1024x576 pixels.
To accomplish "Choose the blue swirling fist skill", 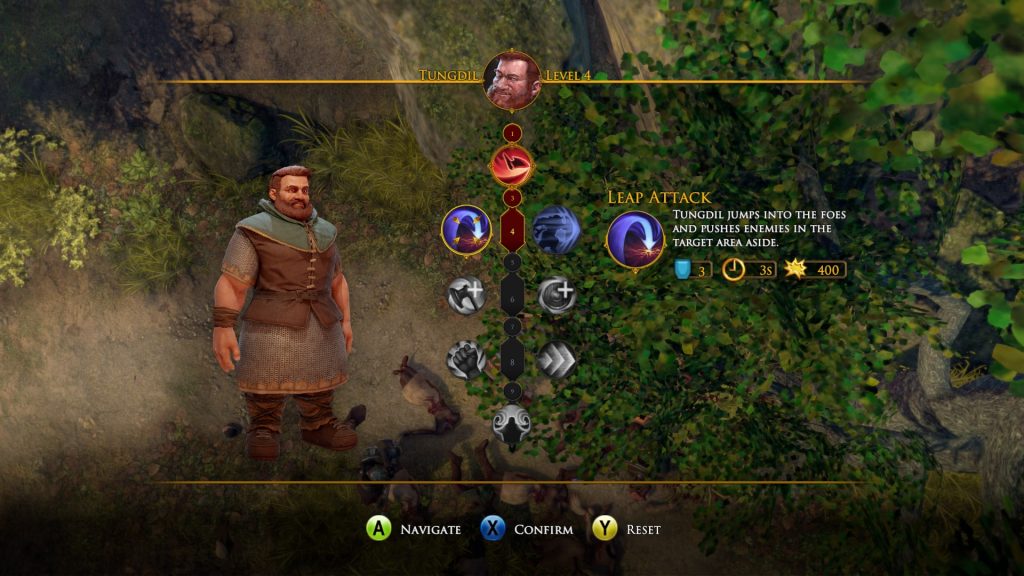I will [x=556, y=229].
